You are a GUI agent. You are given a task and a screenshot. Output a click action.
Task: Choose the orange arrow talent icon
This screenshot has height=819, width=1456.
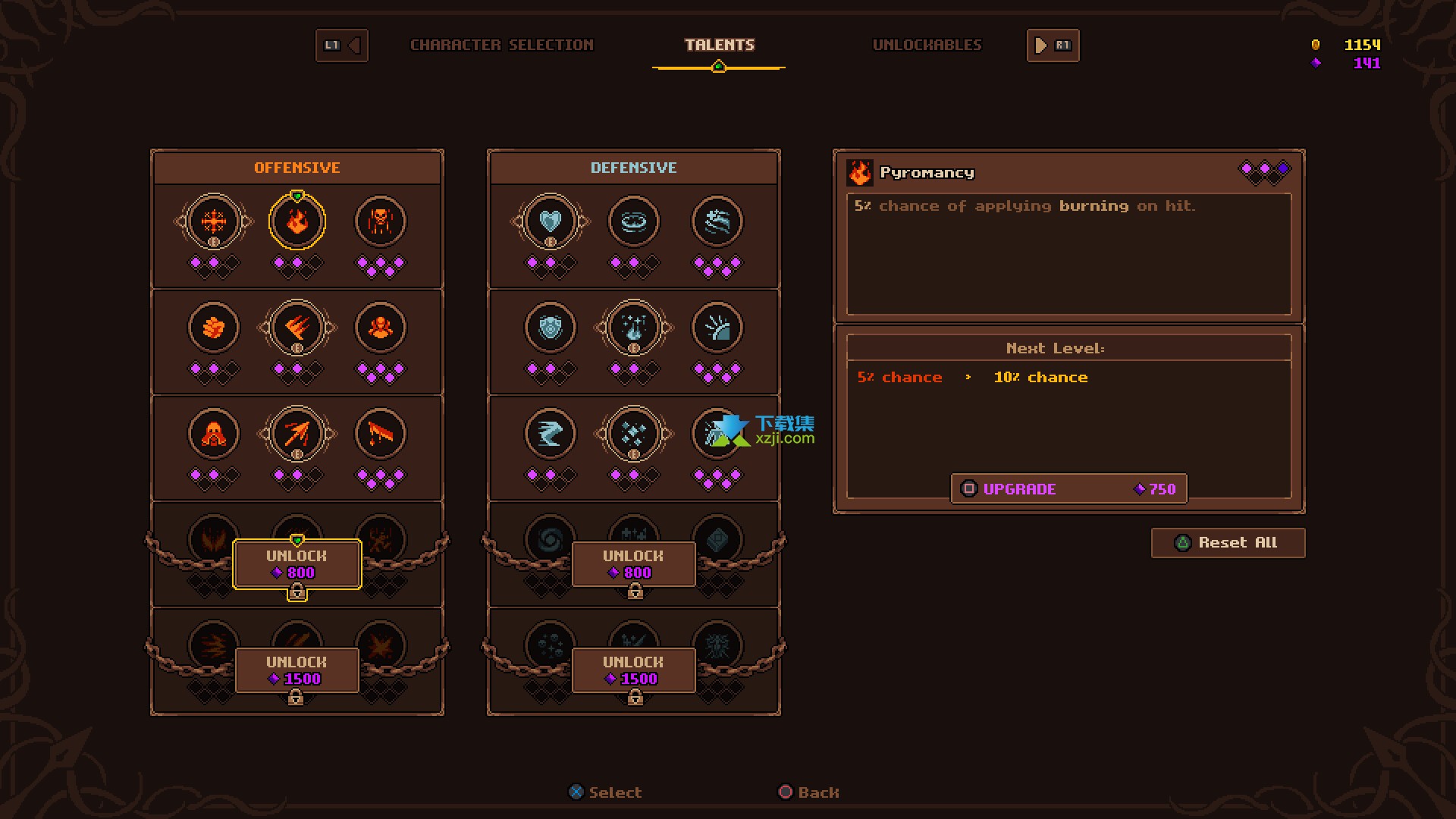point(297,435)
